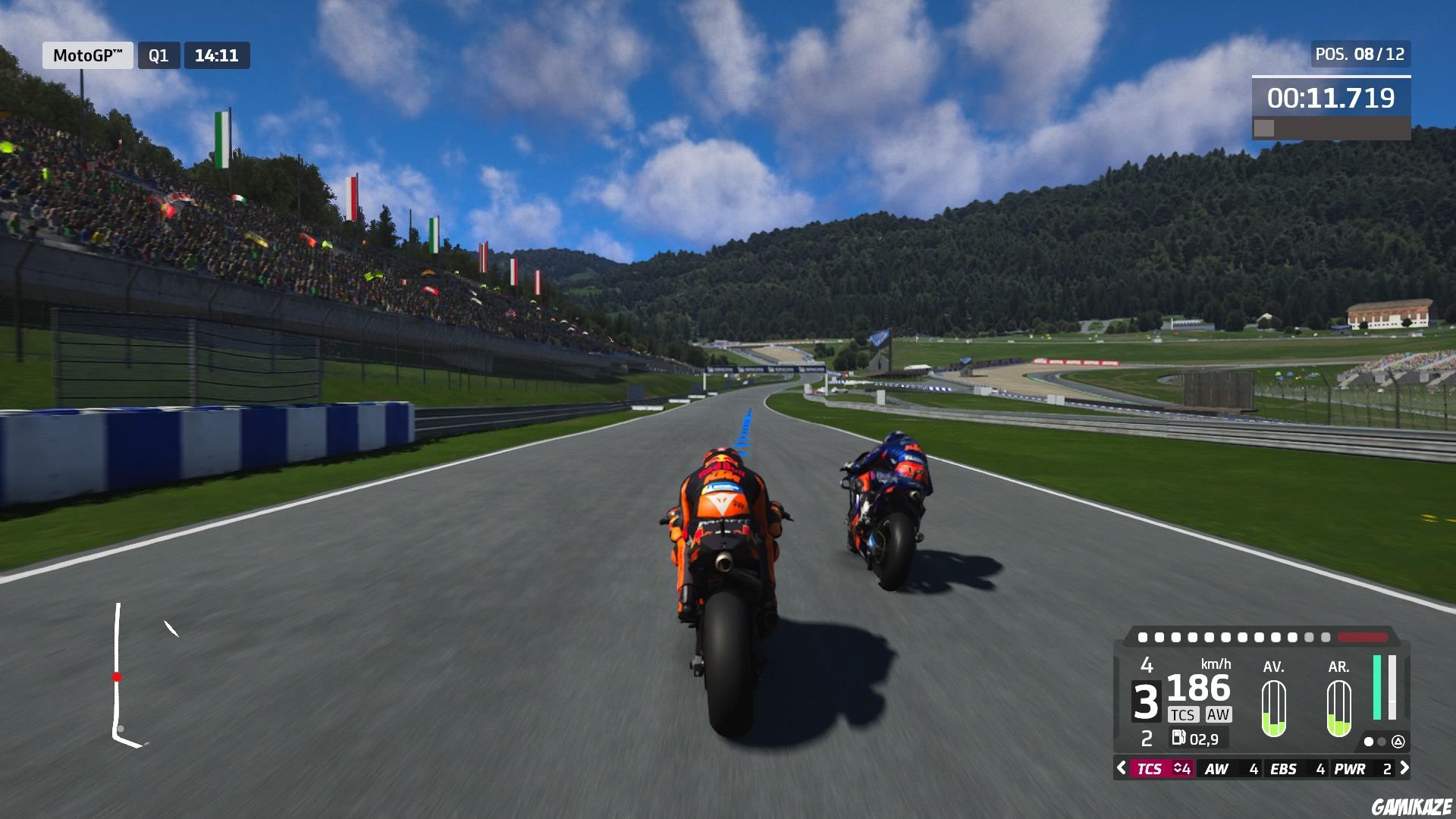Click the gray second page dot

[x=1380, y=742]
